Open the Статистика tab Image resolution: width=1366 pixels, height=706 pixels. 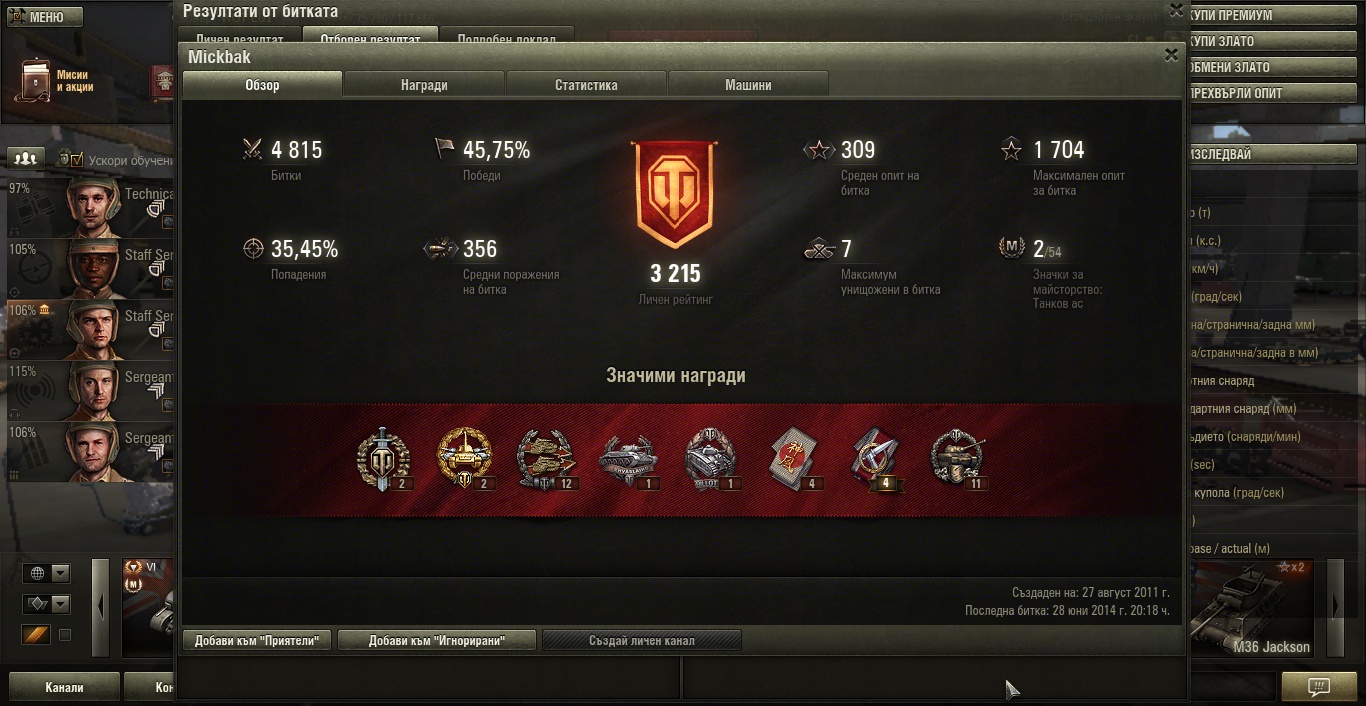pyautogui.click(x=586, y=85)
